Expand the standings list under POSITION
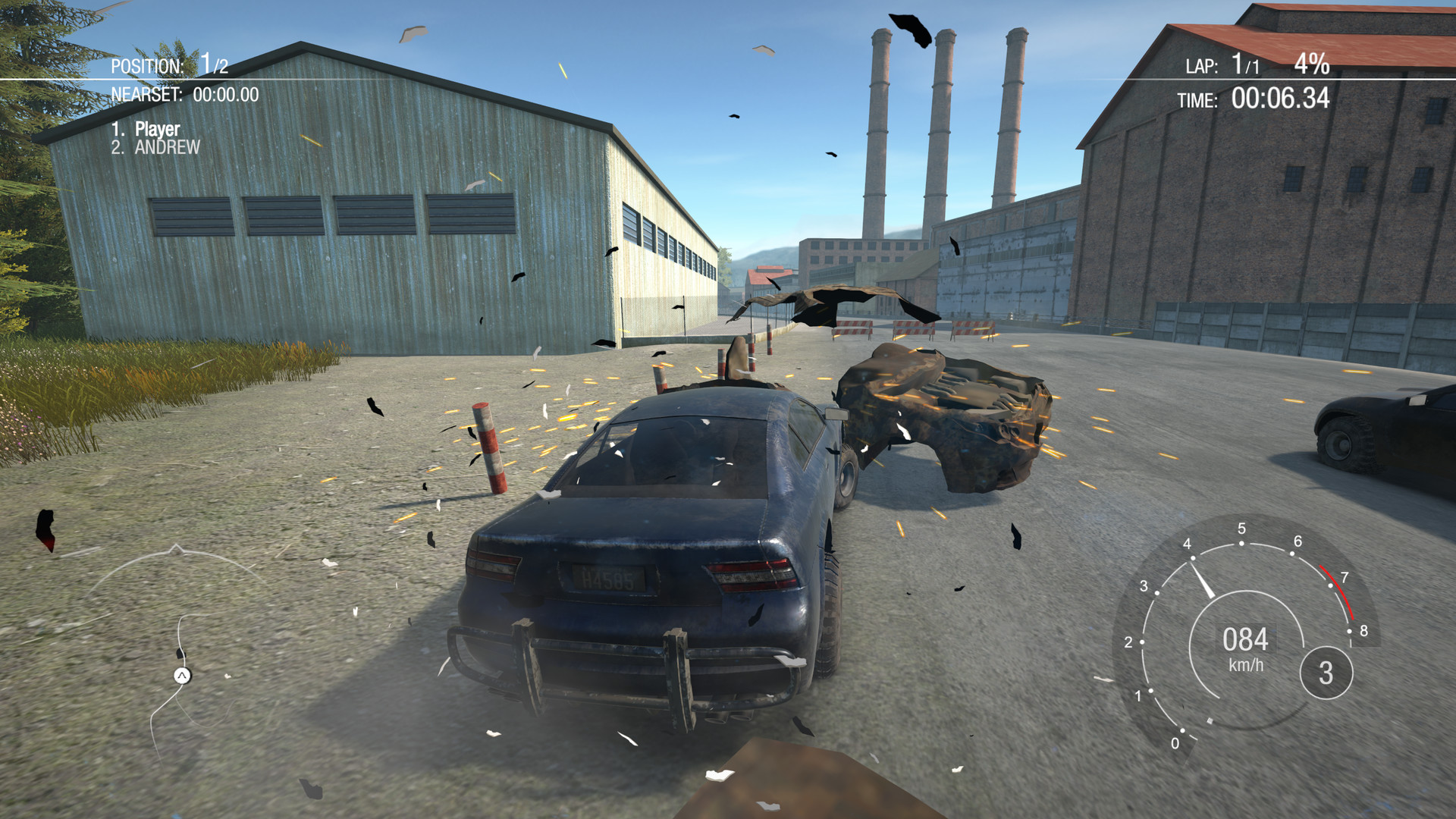The width and height of the screenshot is (1456, 819). 155,136
